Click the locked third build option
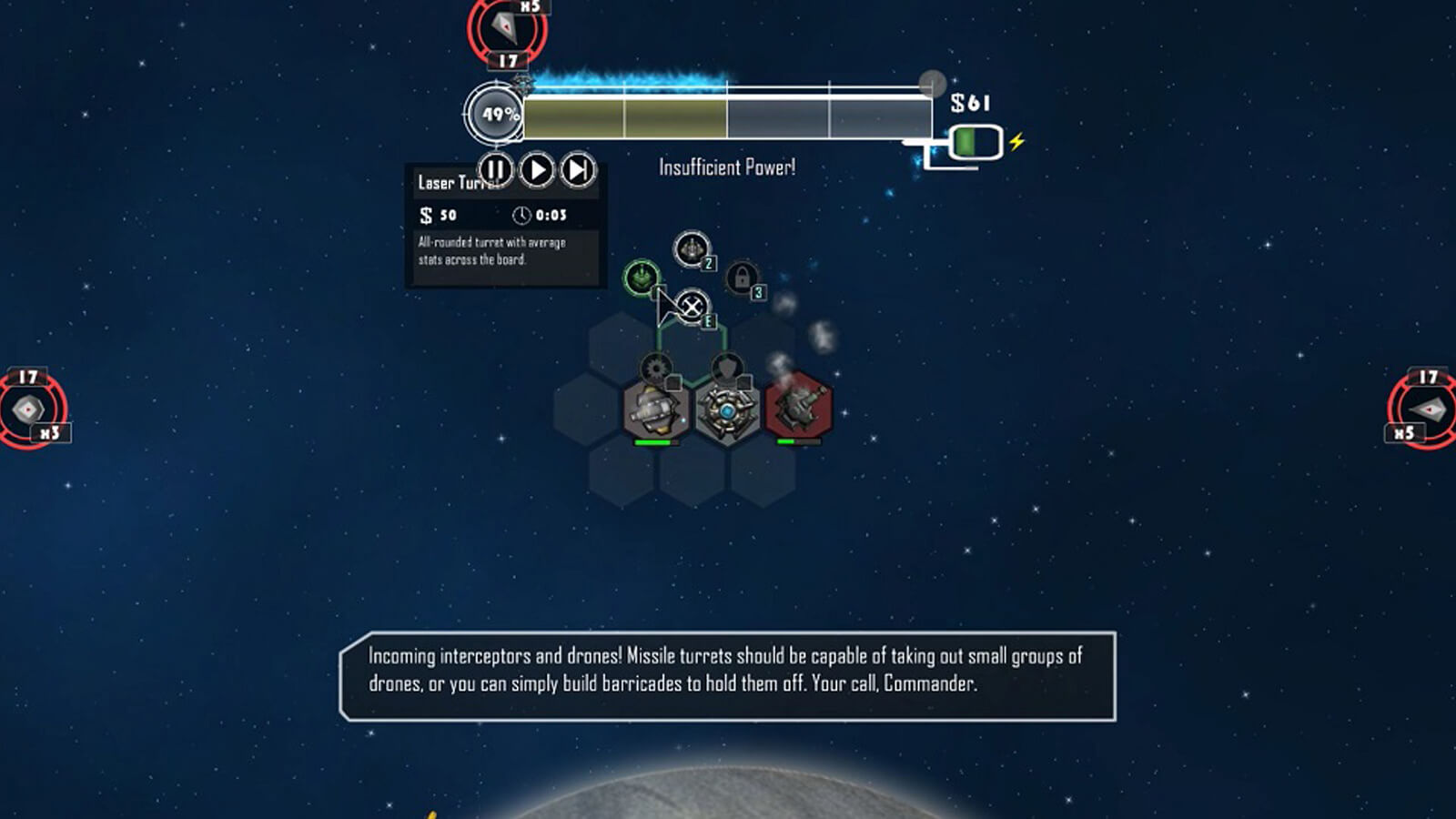The image size is (1456, 819). (x=742, y=277)
